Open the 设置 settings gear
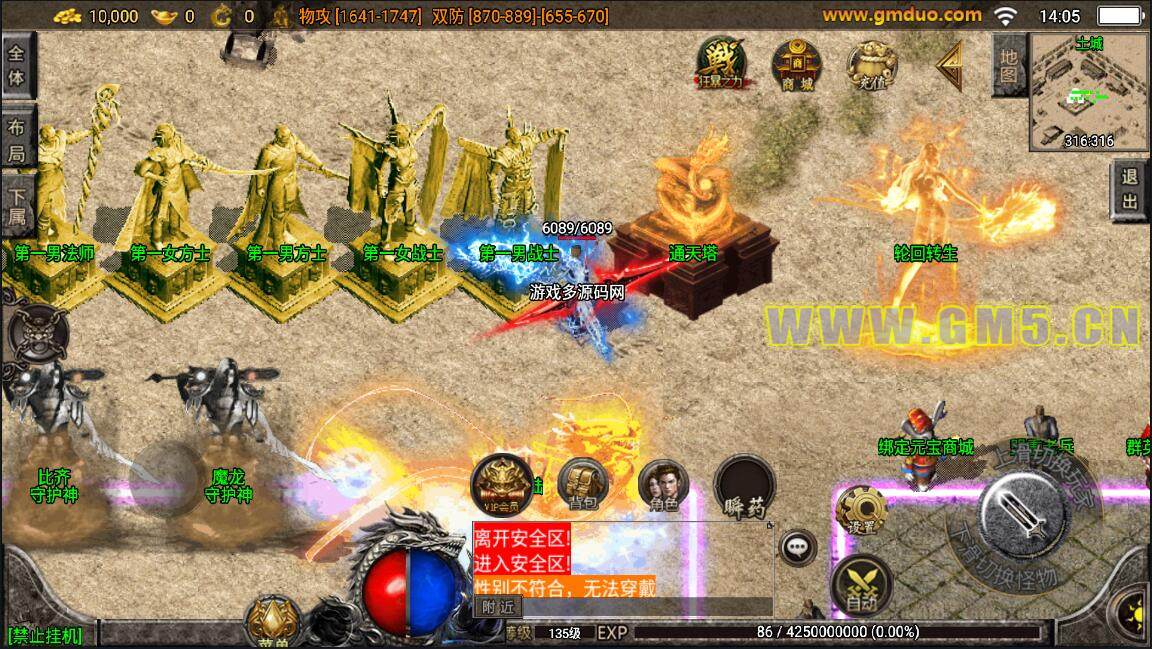 tap(861, 509)
